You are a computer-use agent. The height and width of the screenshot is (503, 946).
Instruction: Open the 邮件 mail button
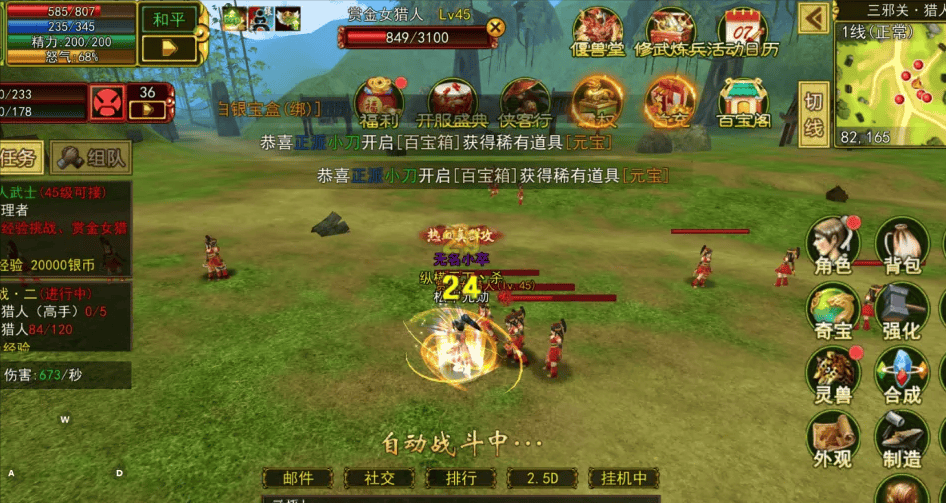pyautogui.click(x=298, y=479)
